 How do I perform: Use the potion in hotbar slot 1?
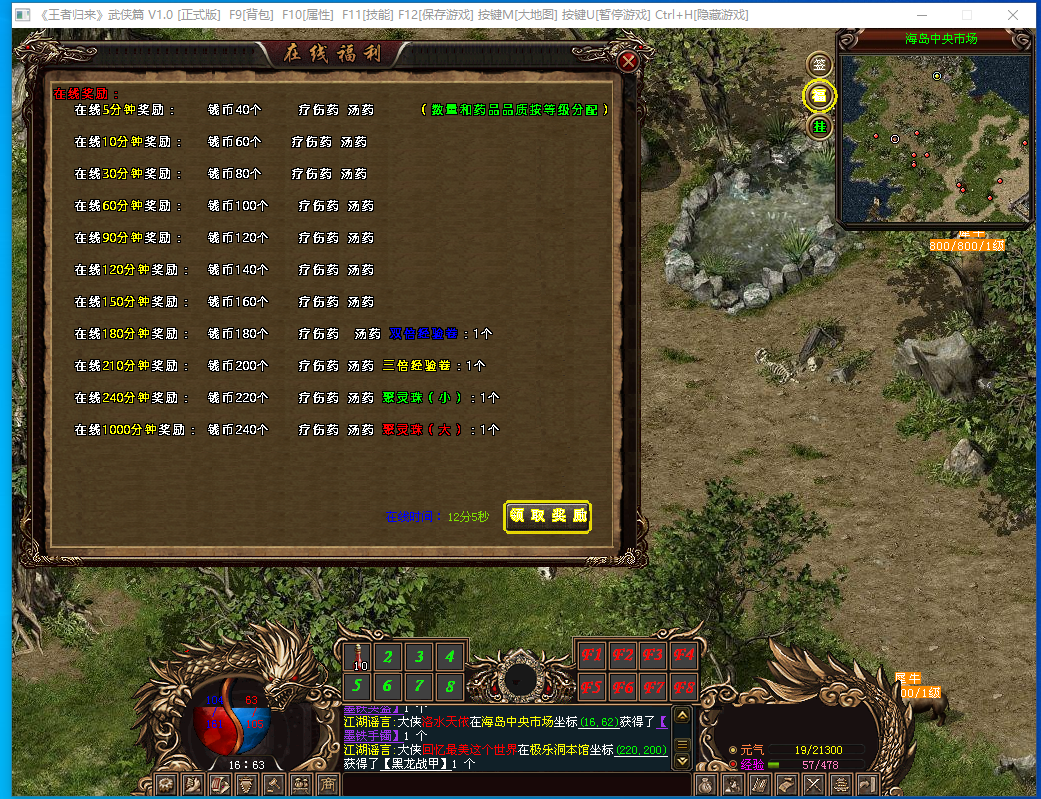360,657
